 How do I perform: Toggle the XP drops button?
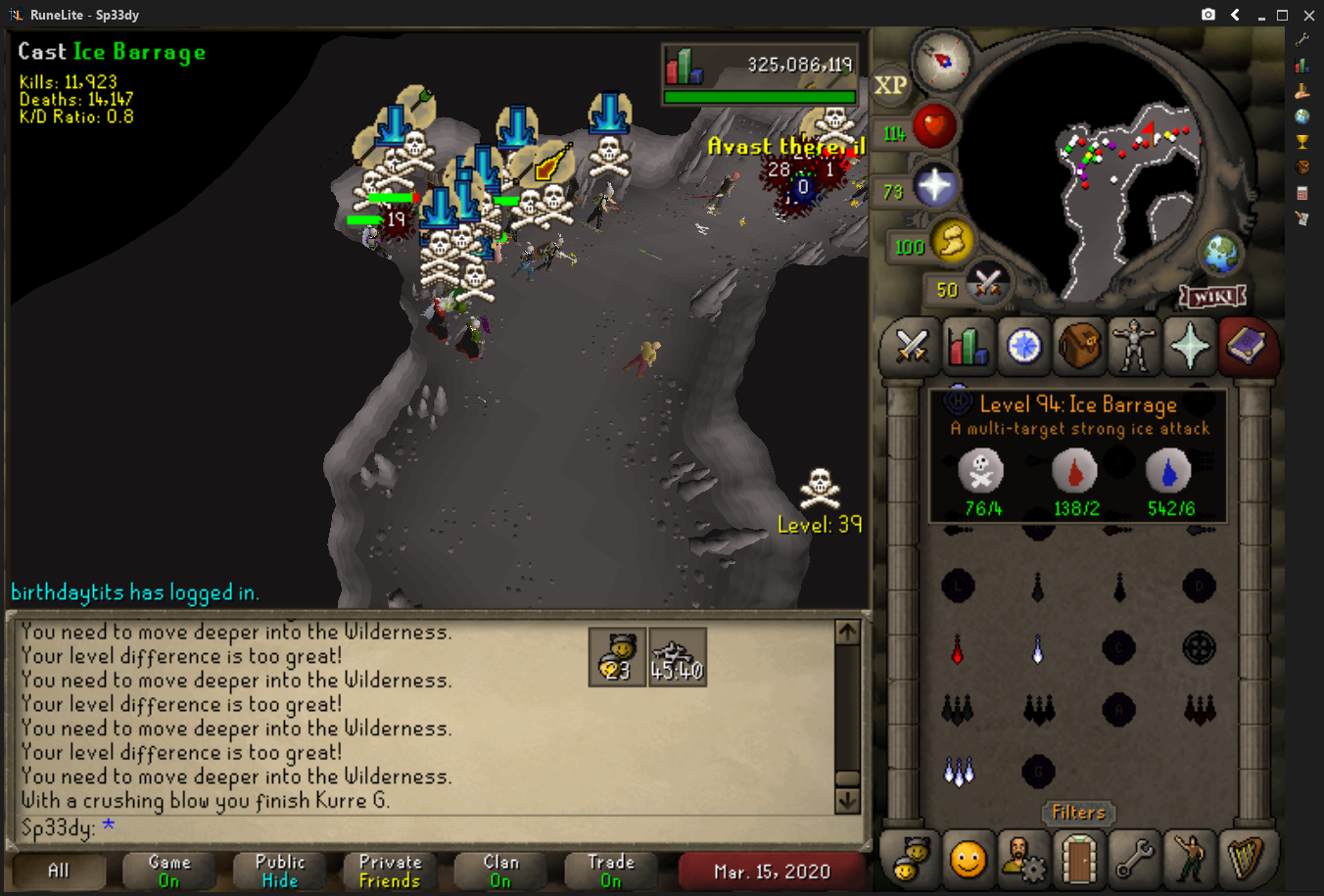pyautogui.click(x=890, y=85)
